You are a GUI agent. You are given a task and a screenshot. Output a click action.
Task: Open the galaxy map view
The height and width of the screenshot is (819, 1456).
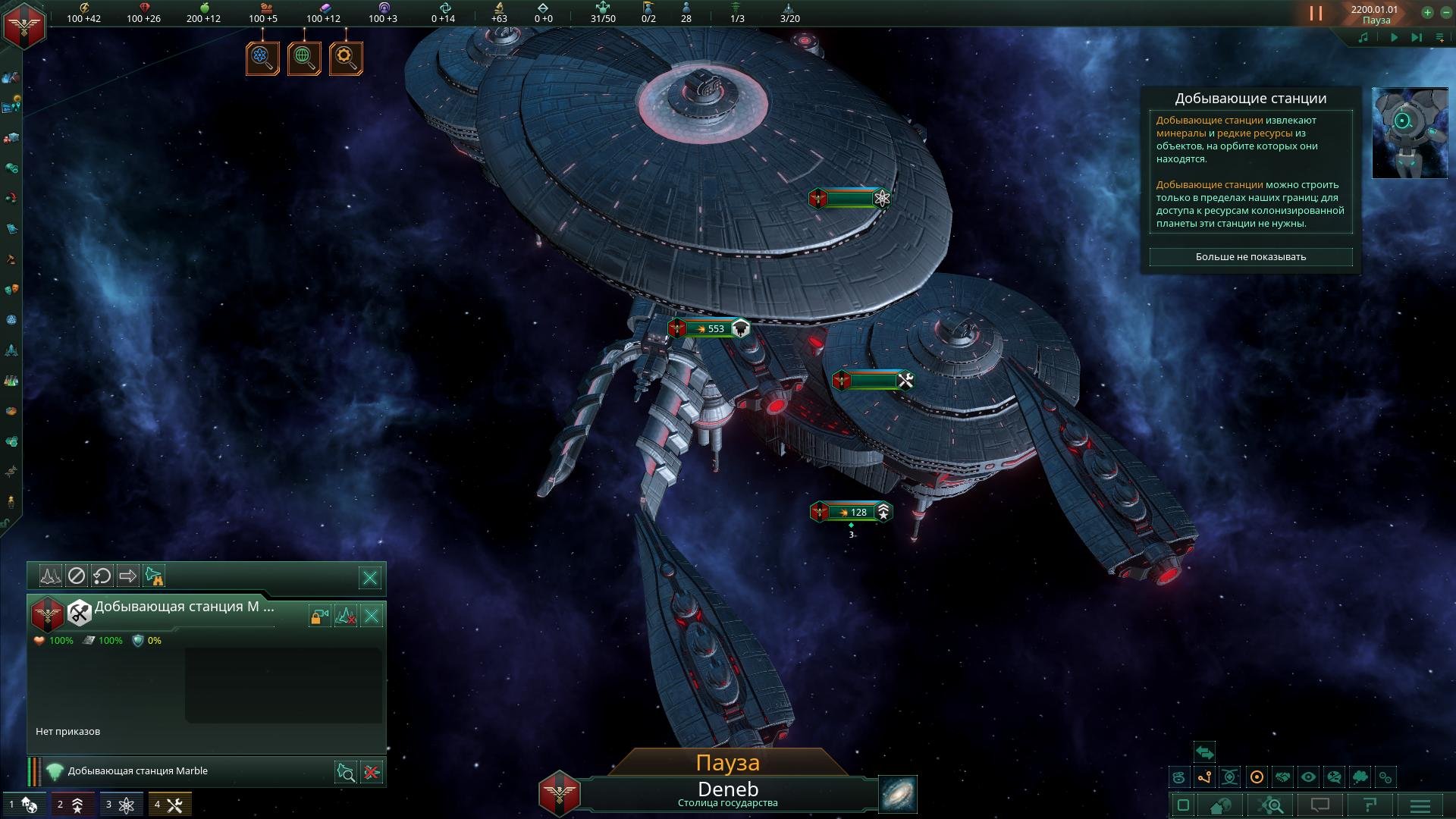[x=898, y=794]
